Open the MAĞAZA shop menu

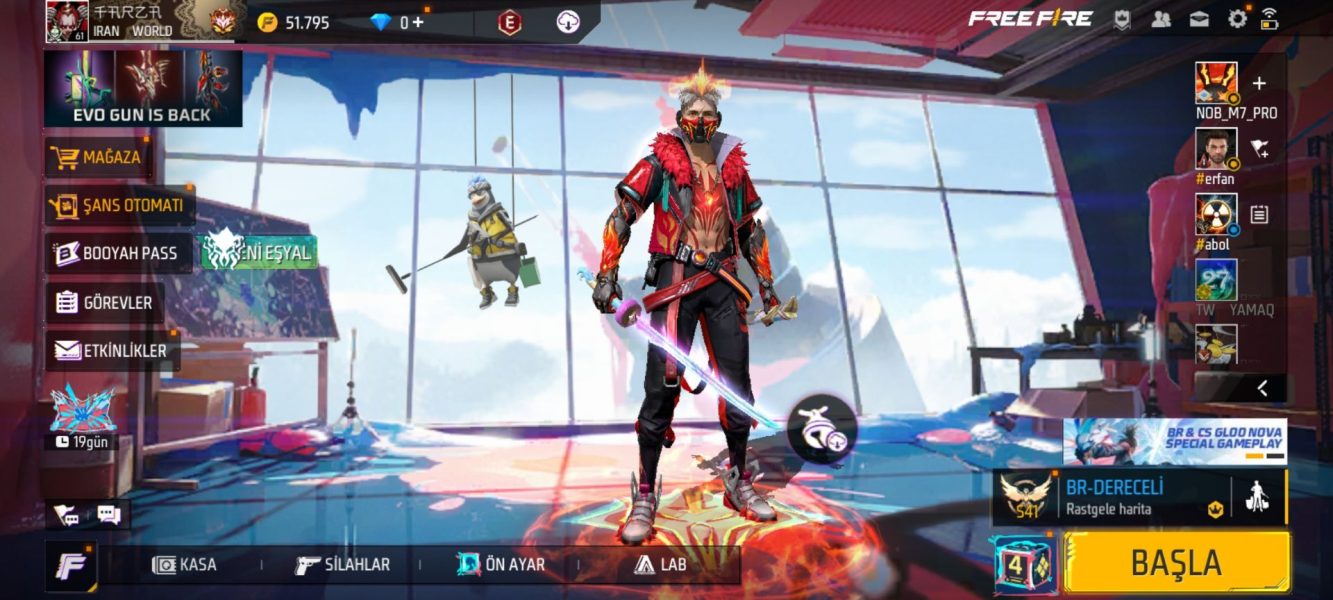(97, 157)
